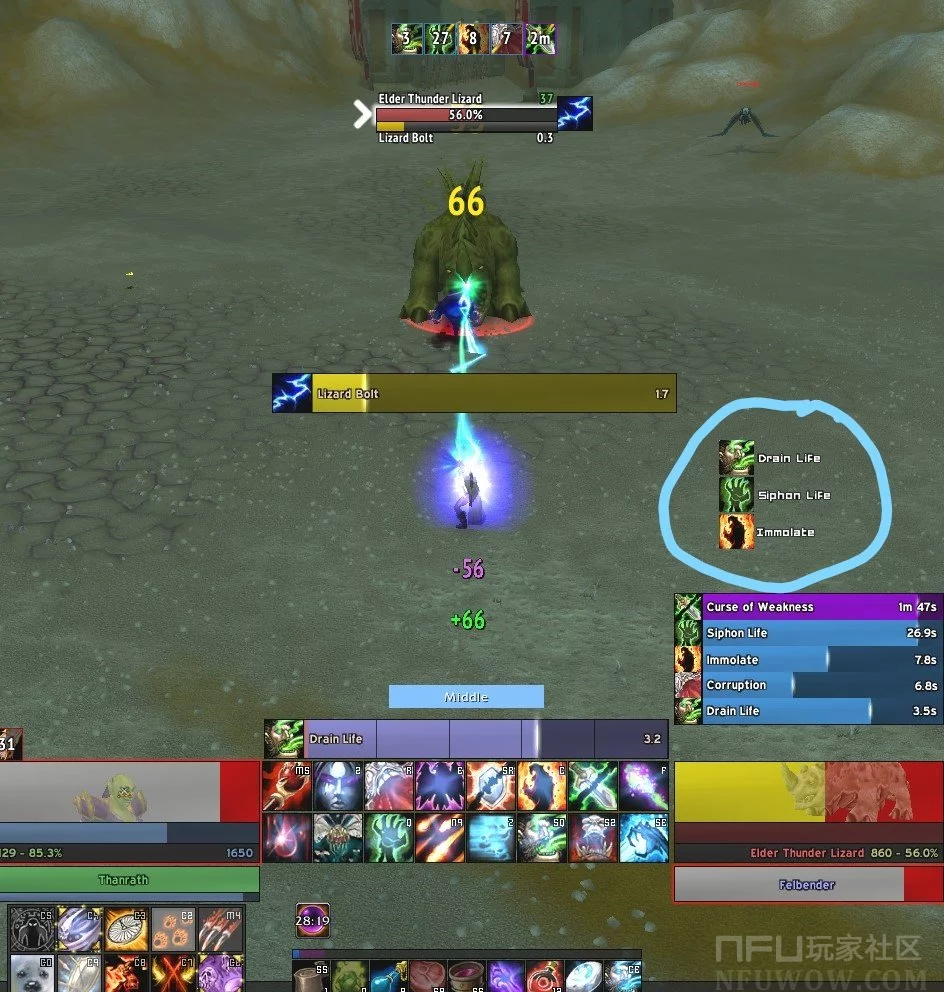The height and width of the screenshot is (992, 944).
Task: Select the Elder Thunder Lizard target frame
Action: (807, 812)
